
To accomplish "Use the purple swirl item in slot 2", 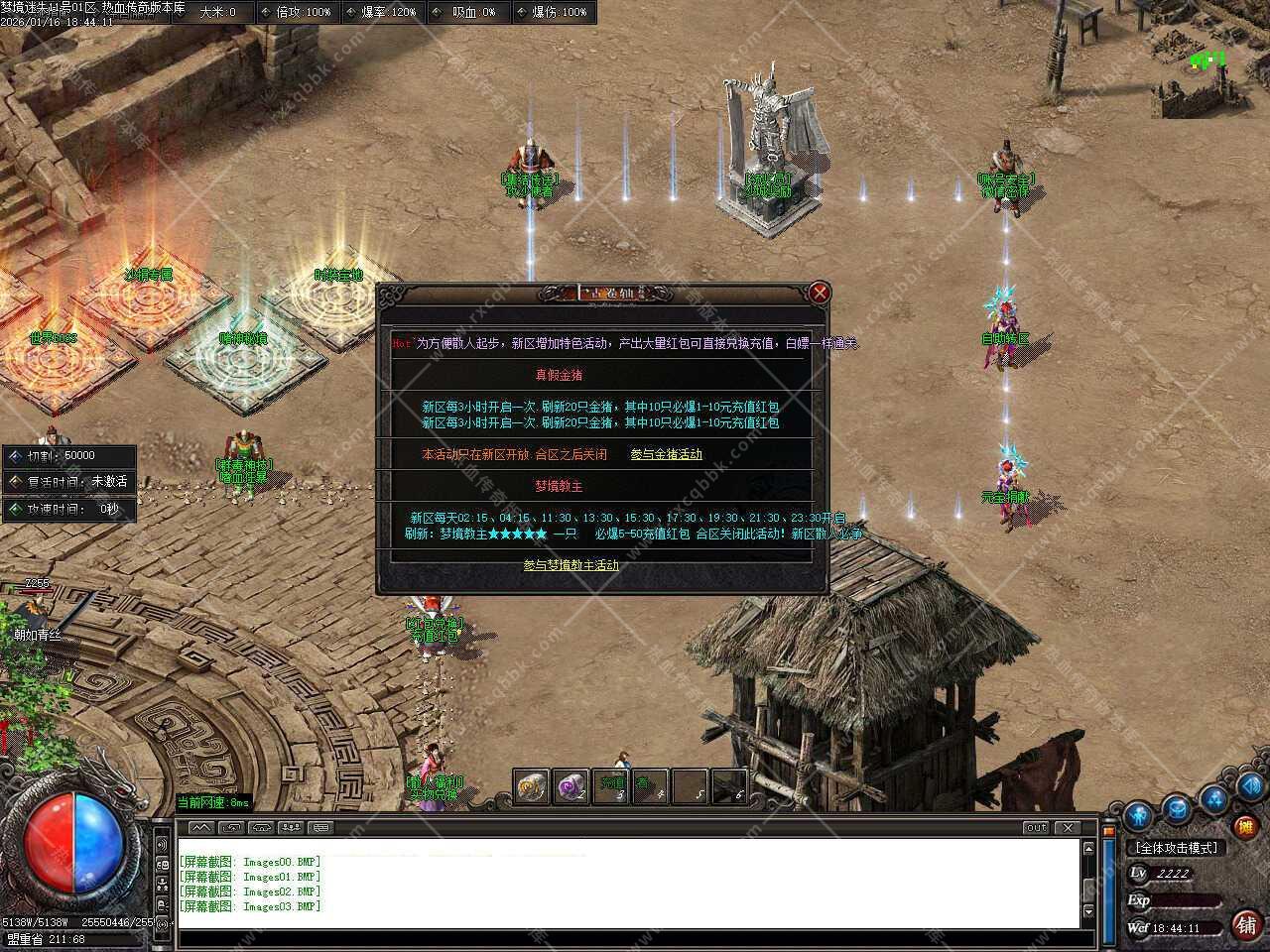I will [571, 786].
